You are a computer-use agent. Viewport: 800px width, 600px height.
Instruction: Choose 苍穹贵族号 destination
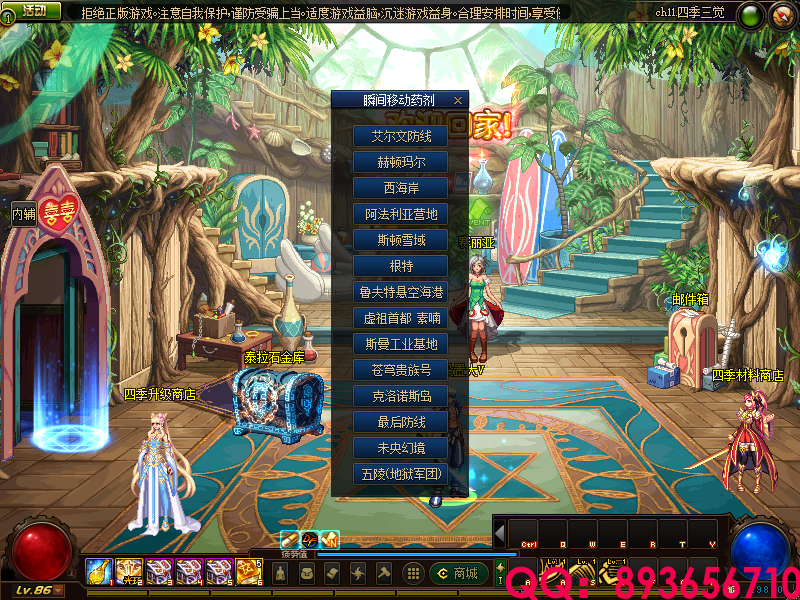400,369
